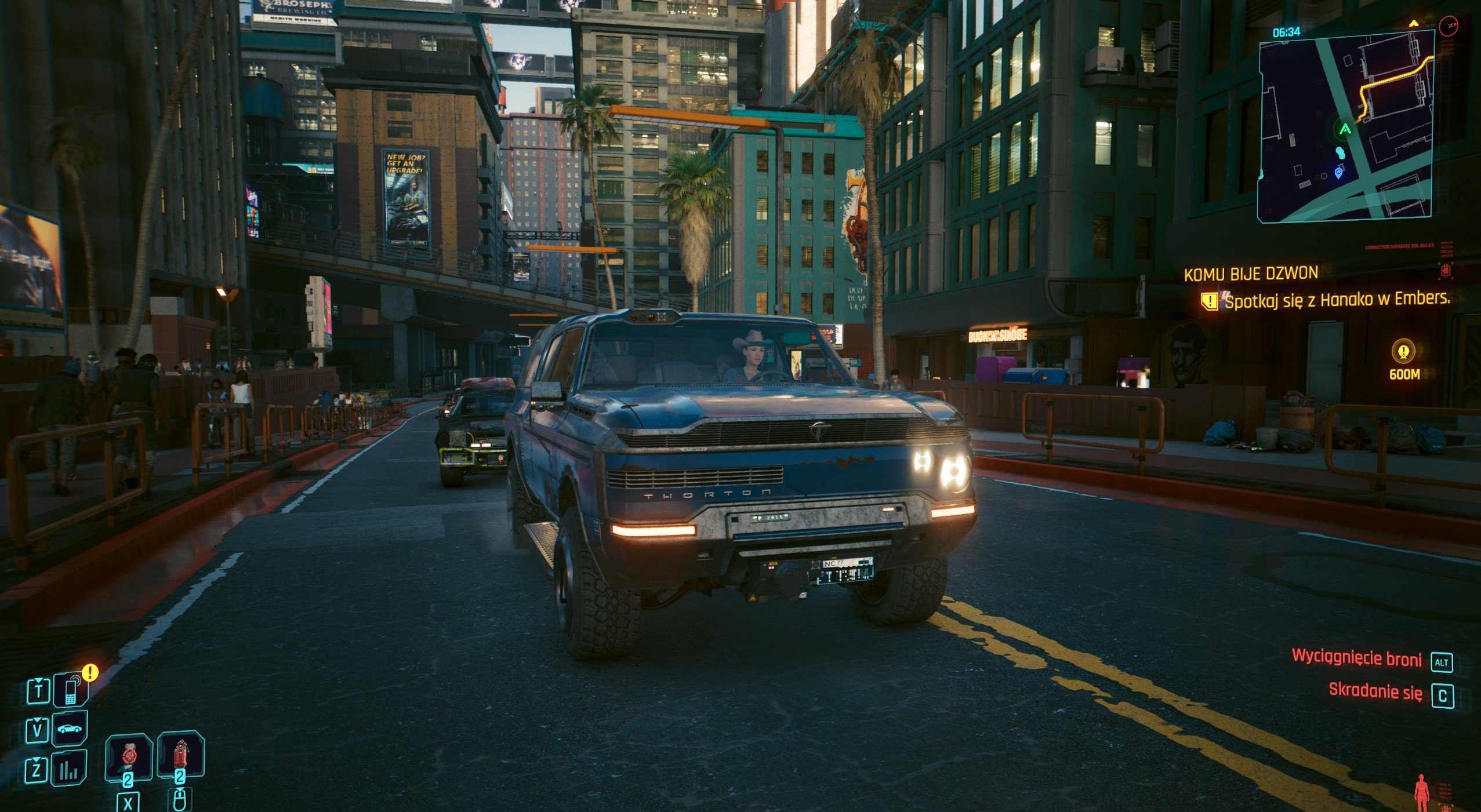Select the Spotkaj się z Hanako objective
1481x812 pixels.
point(1336,300)
